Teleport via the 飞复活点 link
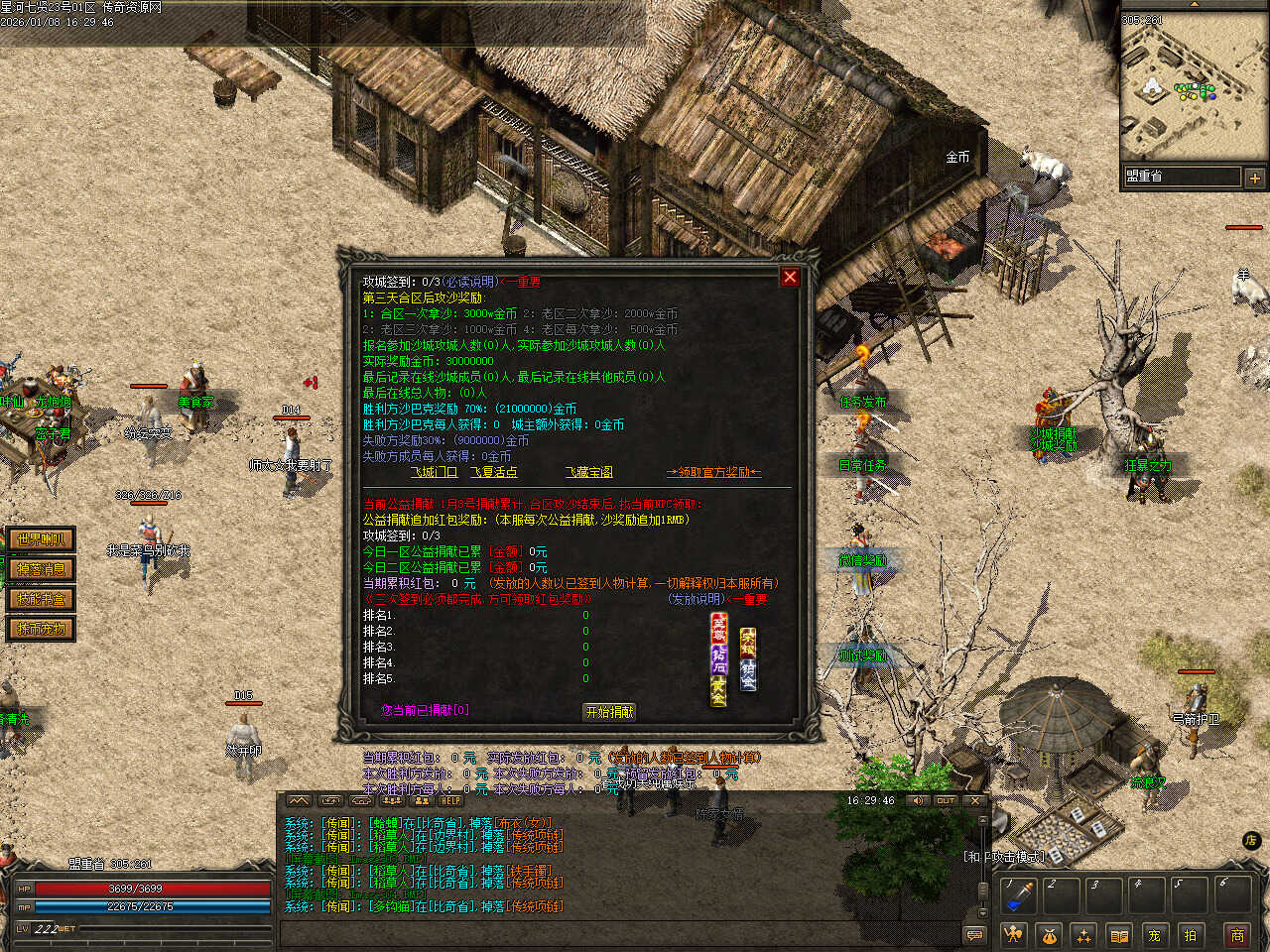The width and height of the screenshot is (1270, 952). (x=493, y=472)
